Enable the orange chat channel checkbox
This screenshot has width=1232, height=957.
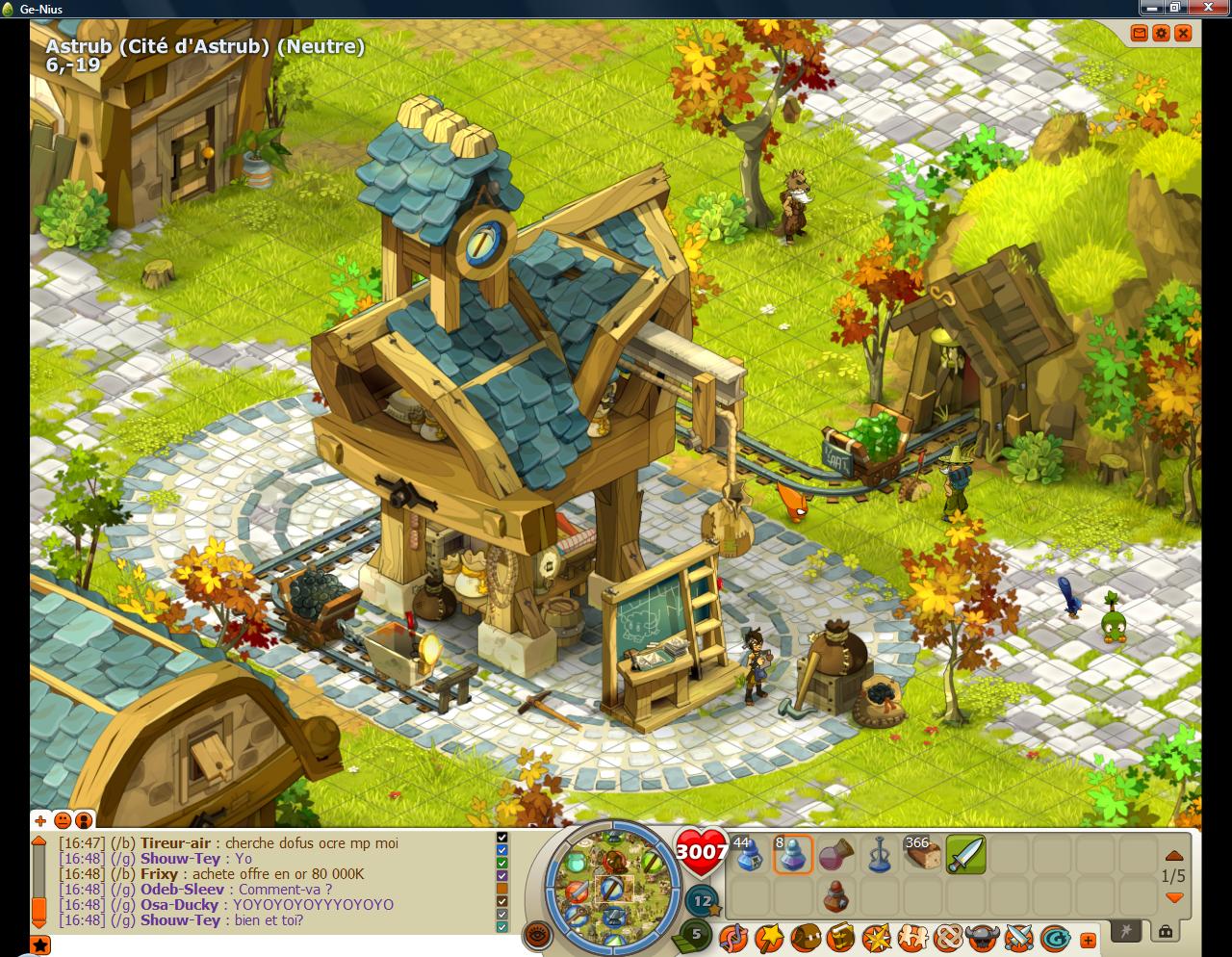(501, 888)
